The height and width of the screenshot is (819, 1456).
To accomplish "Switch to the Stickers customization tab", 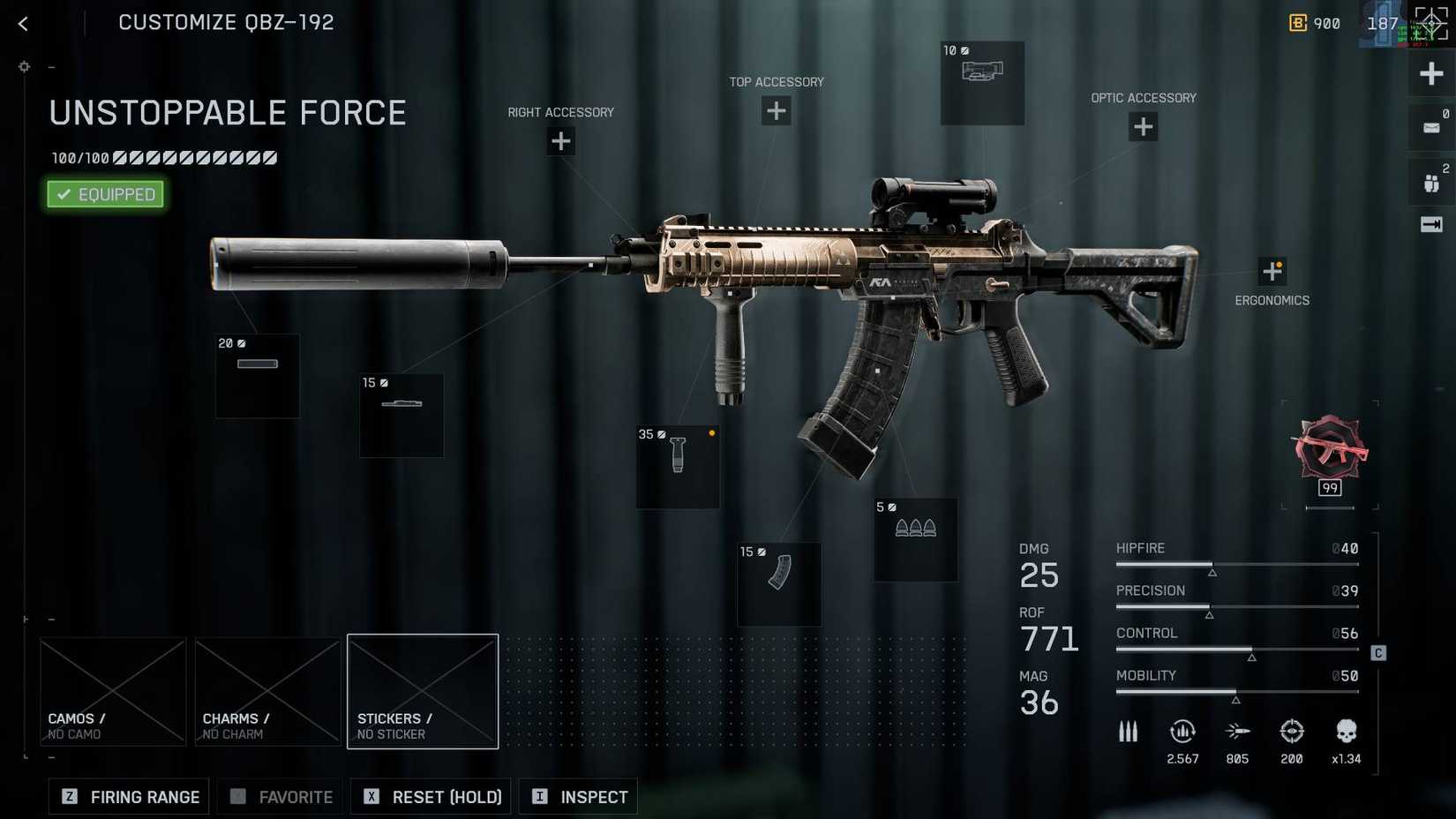I will point(423,691).
